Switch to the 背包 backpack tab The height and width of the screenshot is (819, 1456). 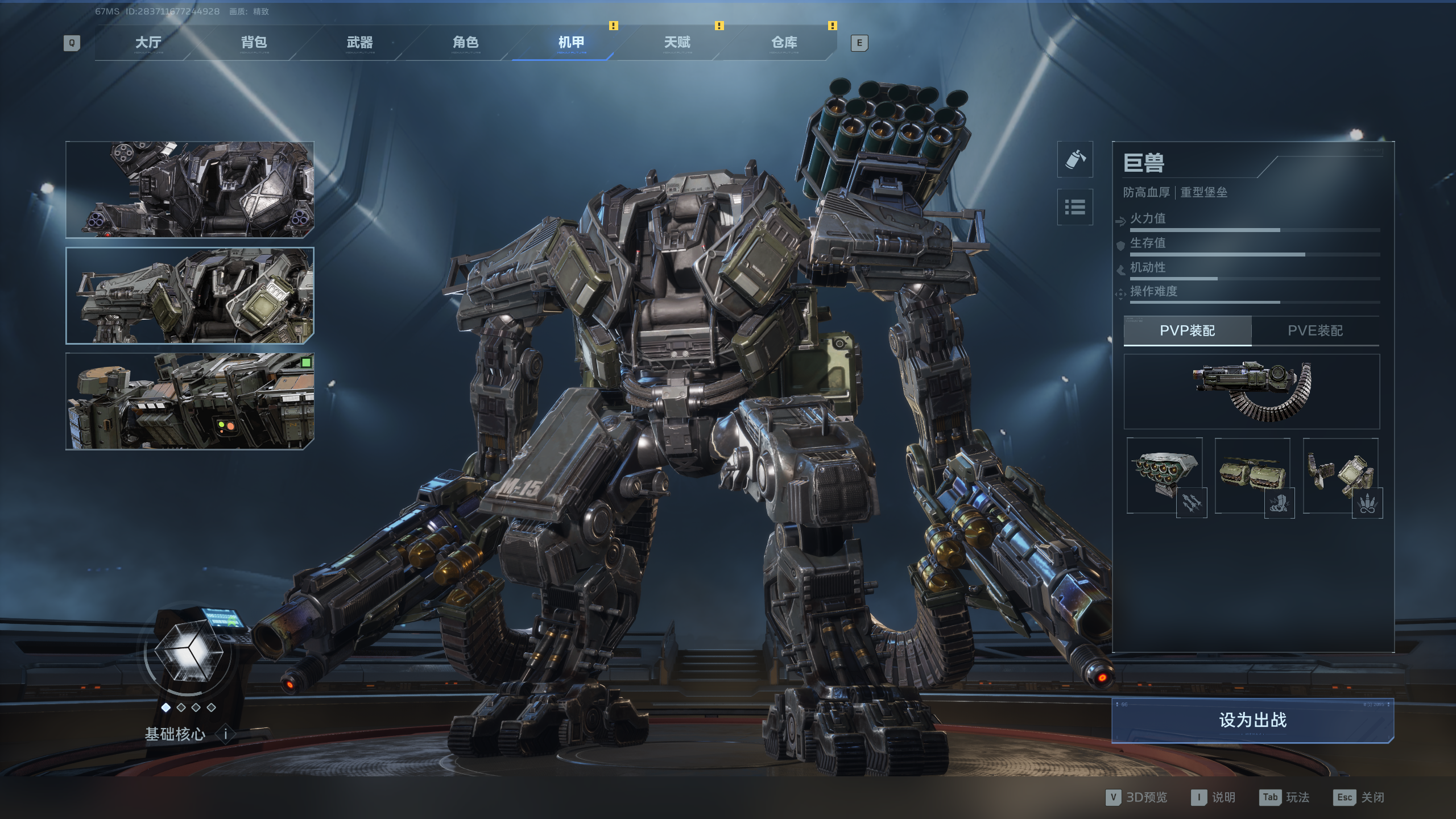[254, 43]
